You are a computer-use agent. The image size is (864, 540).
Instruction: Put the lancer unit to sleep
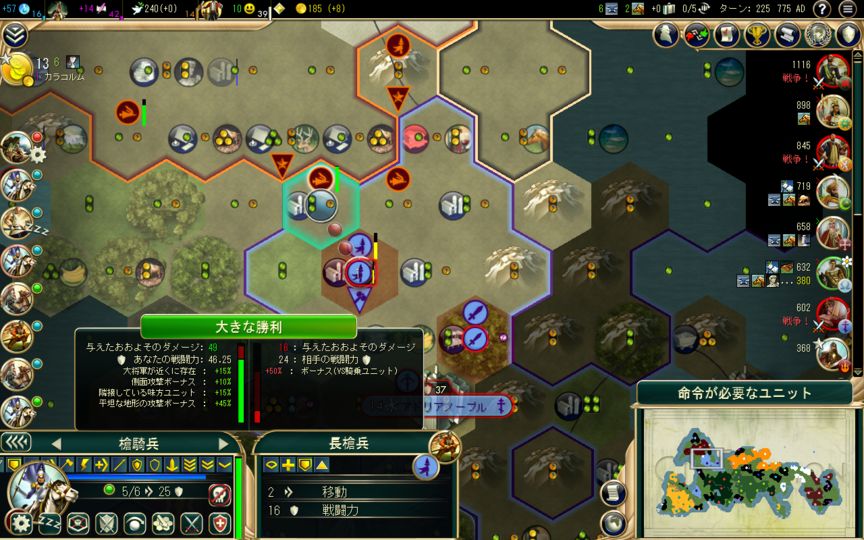(48, 523)
